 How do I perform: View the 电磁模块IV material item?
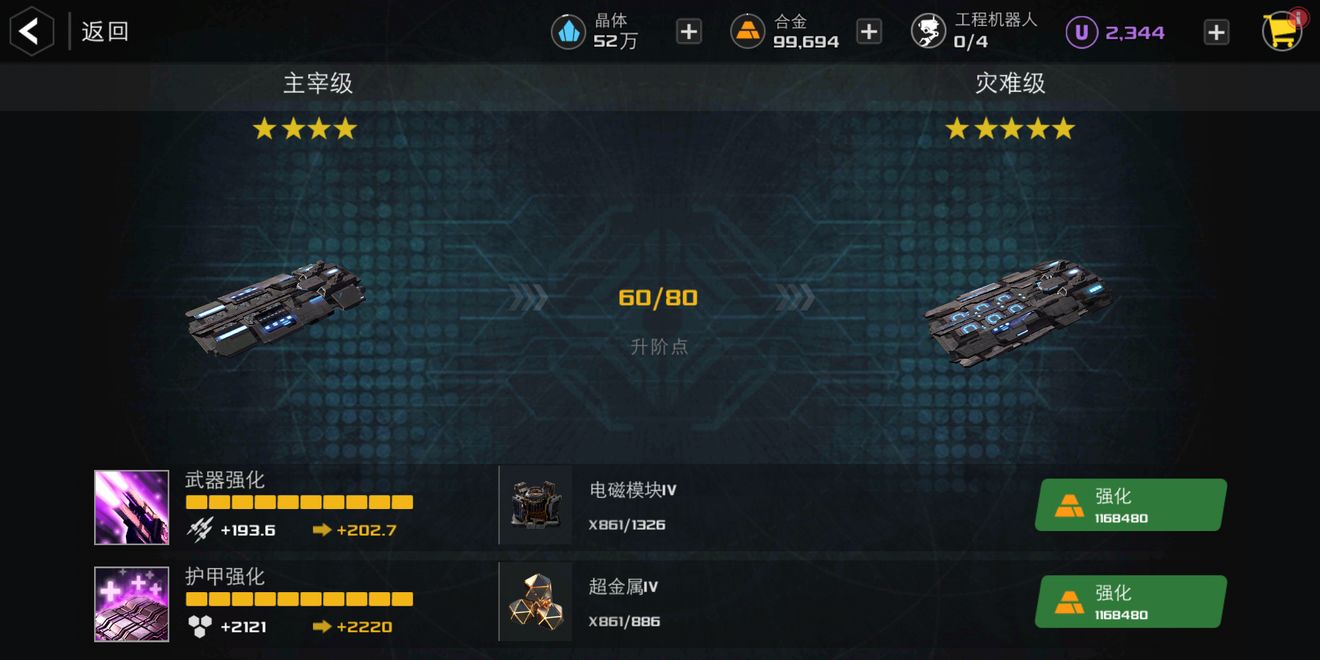pyautogui.click(x=536, y=505)
